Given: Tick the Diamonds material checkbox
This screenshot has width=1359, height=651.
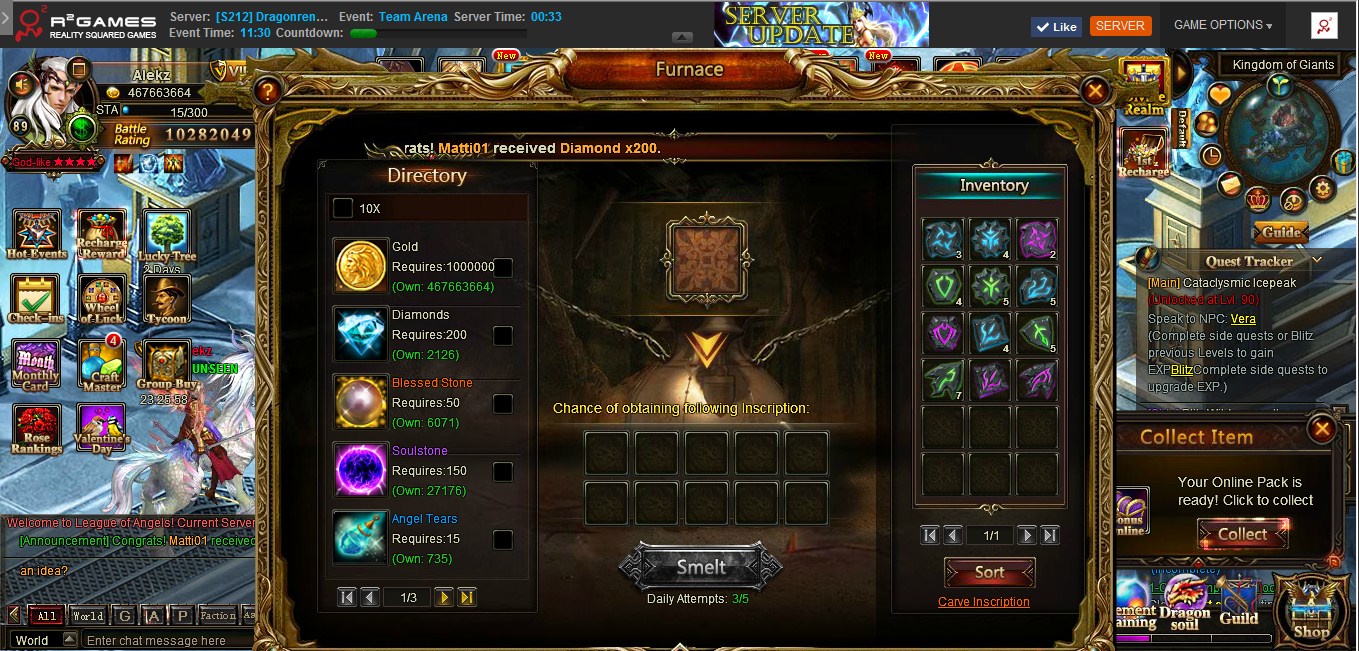Looking at the screenshot, I should tap(503, 335).
